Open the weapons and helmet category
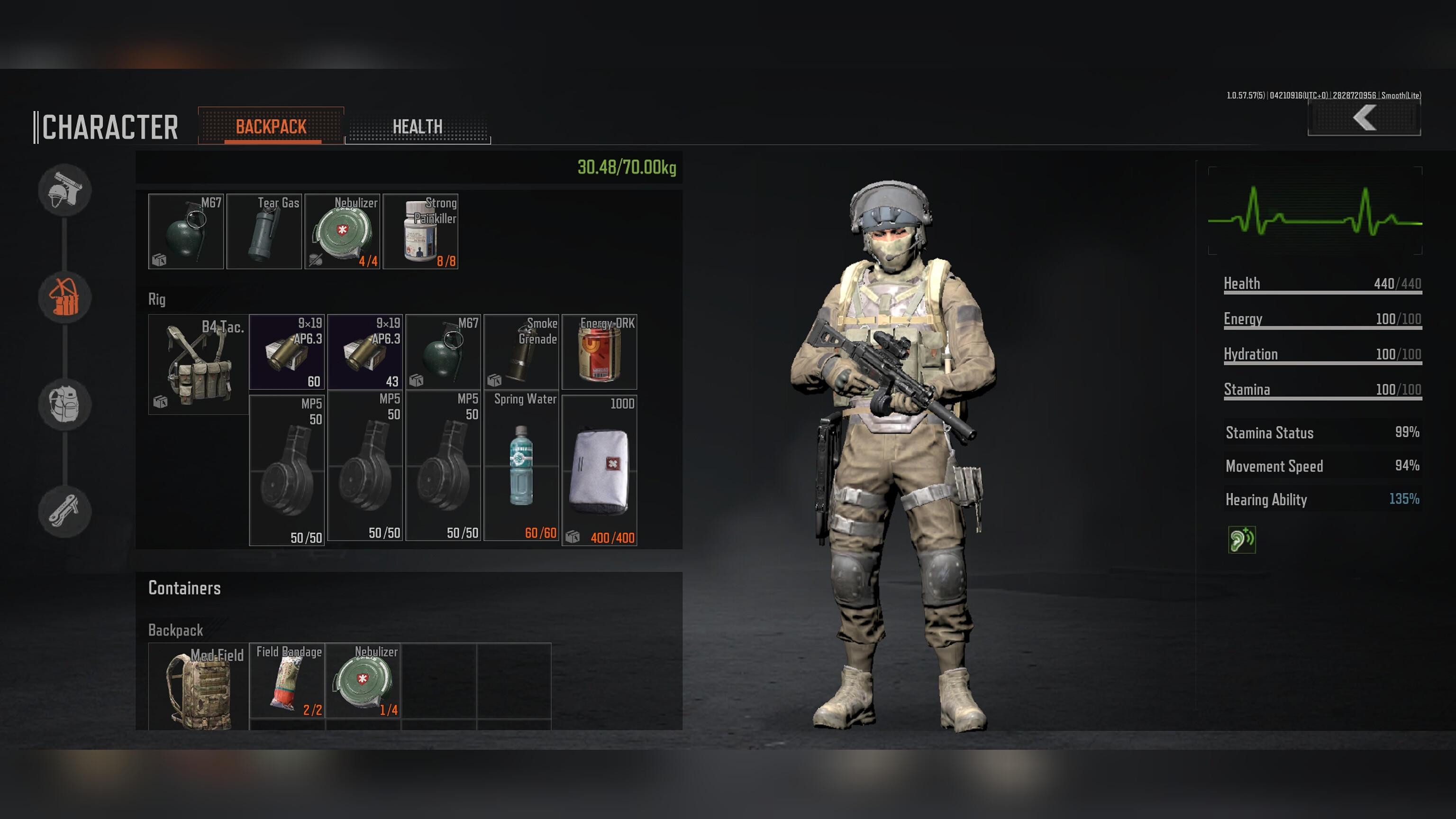The width and height of the screenshot is (1456, 819). click(65, 190)
